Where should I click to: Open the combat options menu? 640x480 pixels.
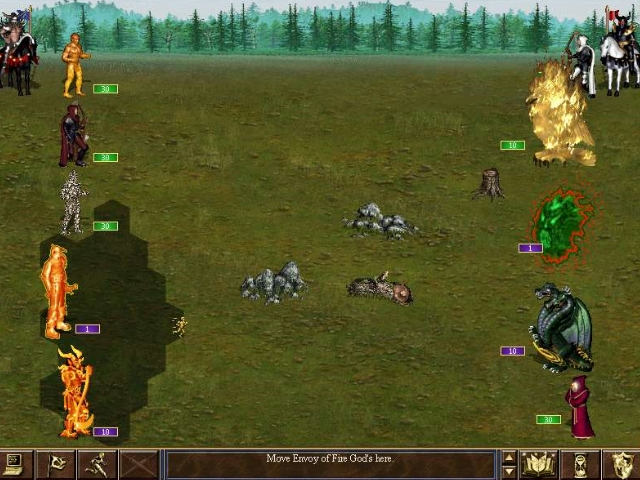[x=15, y=464]
